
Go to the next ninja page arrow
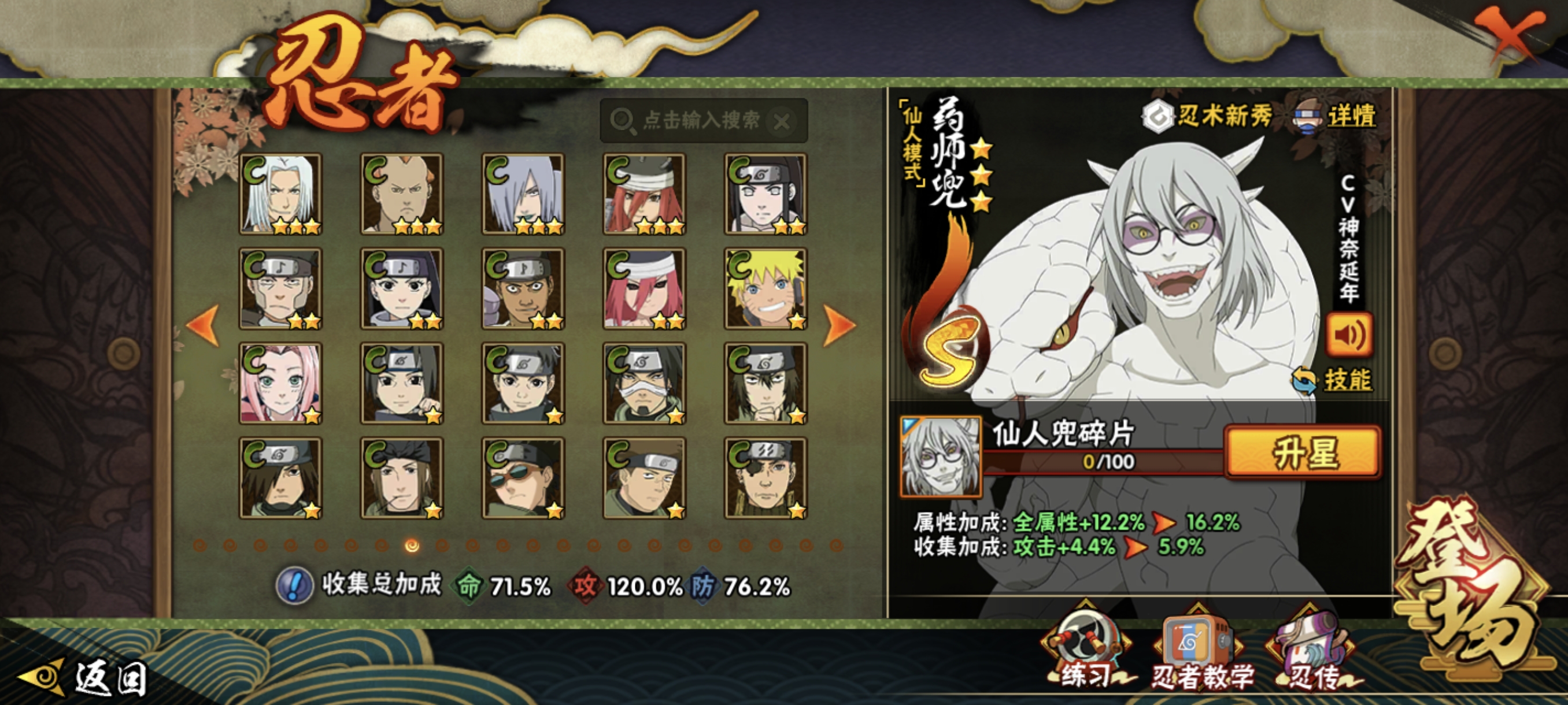coord(839,325)
